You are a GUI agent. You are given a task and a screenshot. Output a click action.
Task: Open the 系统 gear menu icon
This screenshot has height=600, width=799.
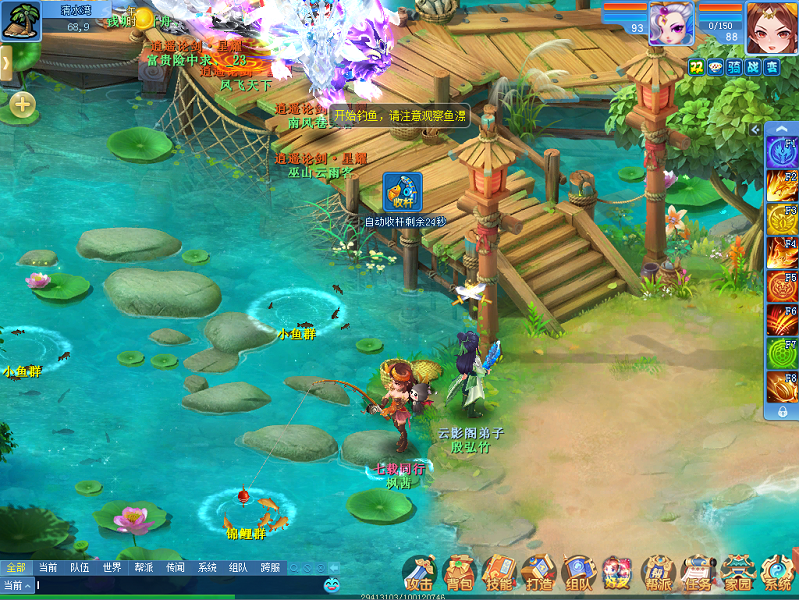pos(777,572)
